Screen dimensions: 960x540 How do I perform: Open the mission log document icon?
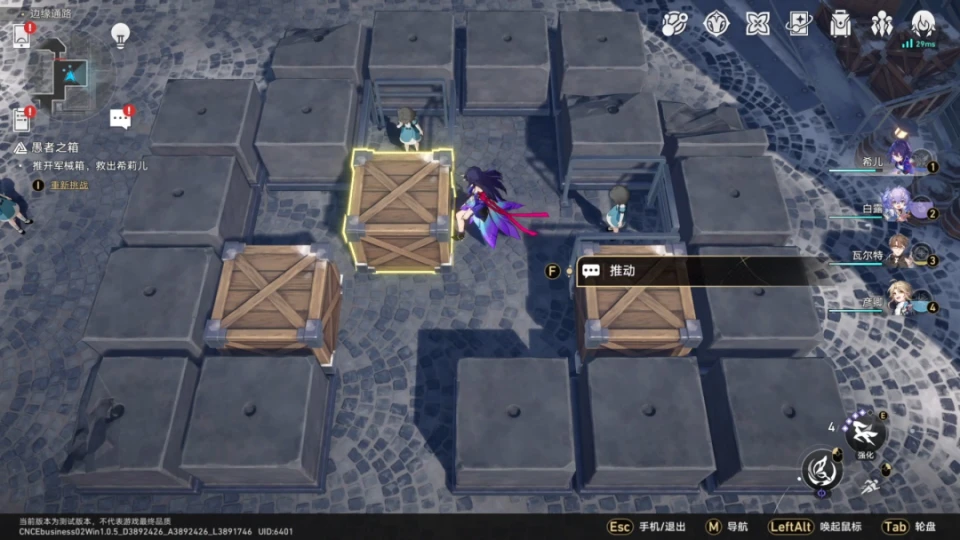[21, 119]
